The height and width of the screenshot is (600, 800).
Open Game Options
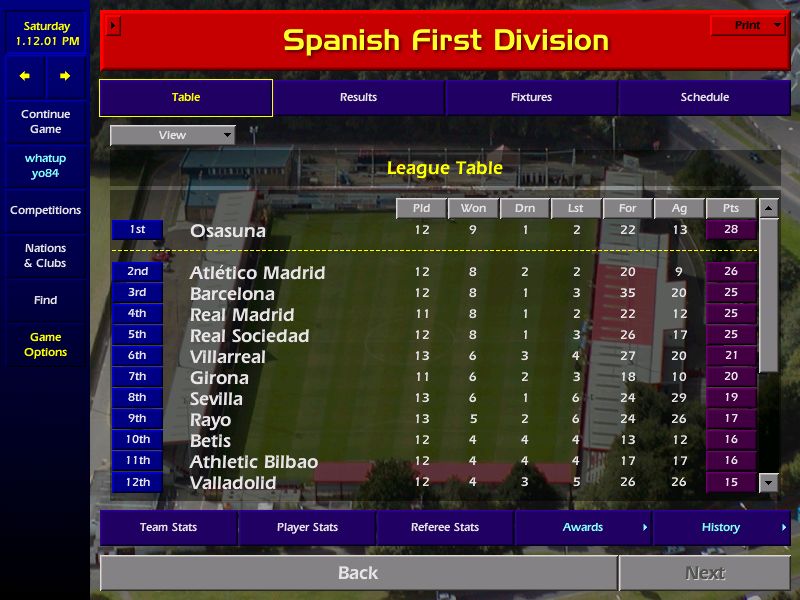point(45,345)
